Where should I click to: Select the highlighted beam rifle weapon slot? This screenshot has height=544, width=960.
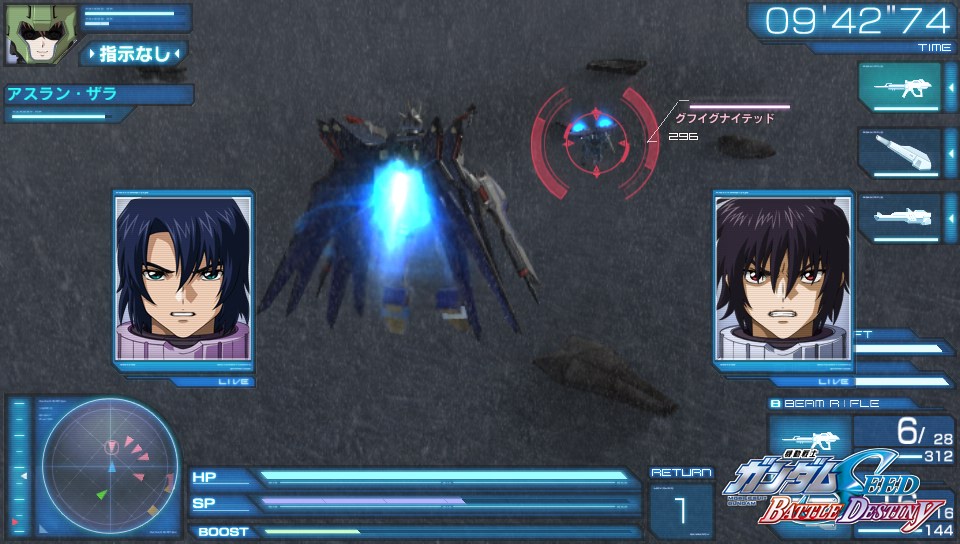(x=899, y=88)
